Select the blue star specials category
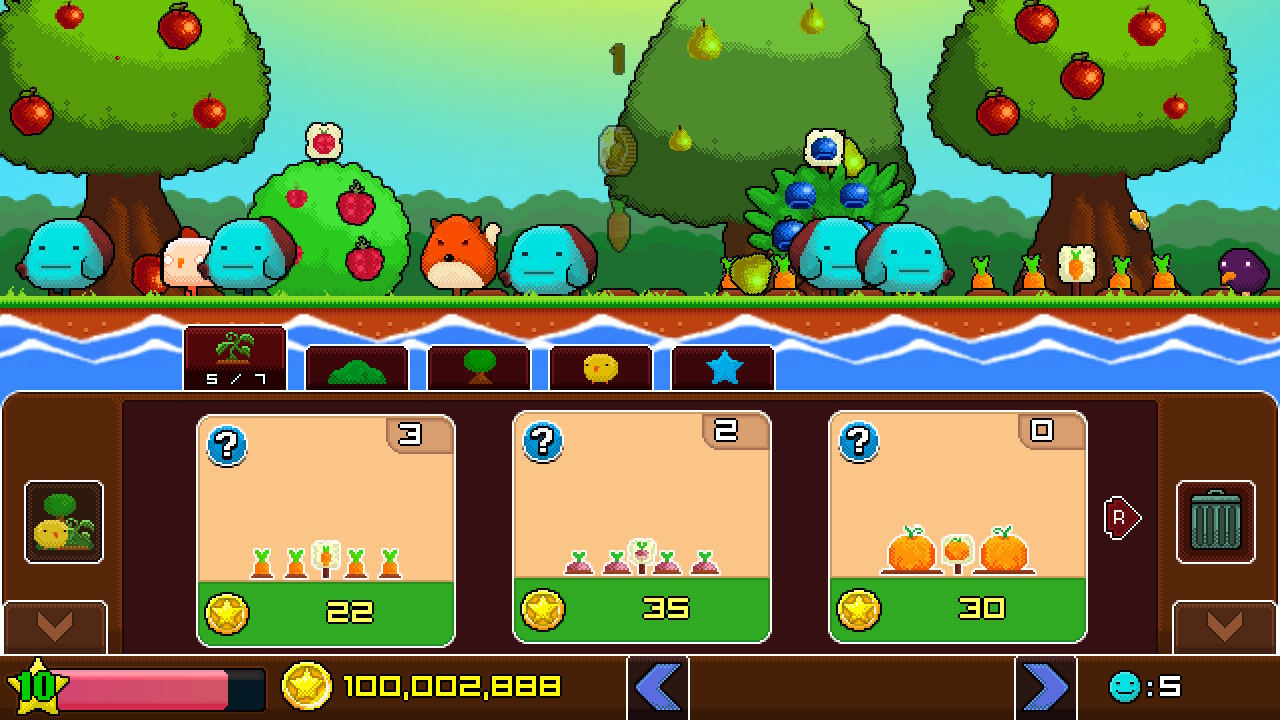This screenshot has height=720, width=1280. (722, 369)
